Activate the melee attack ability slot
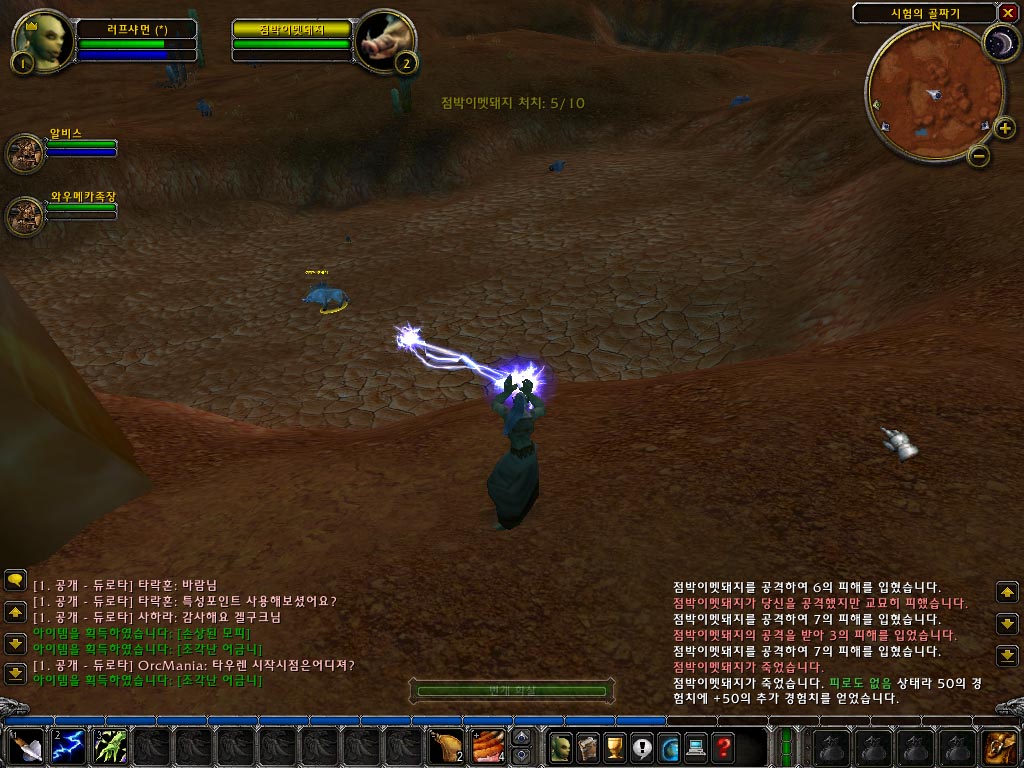 27,747
